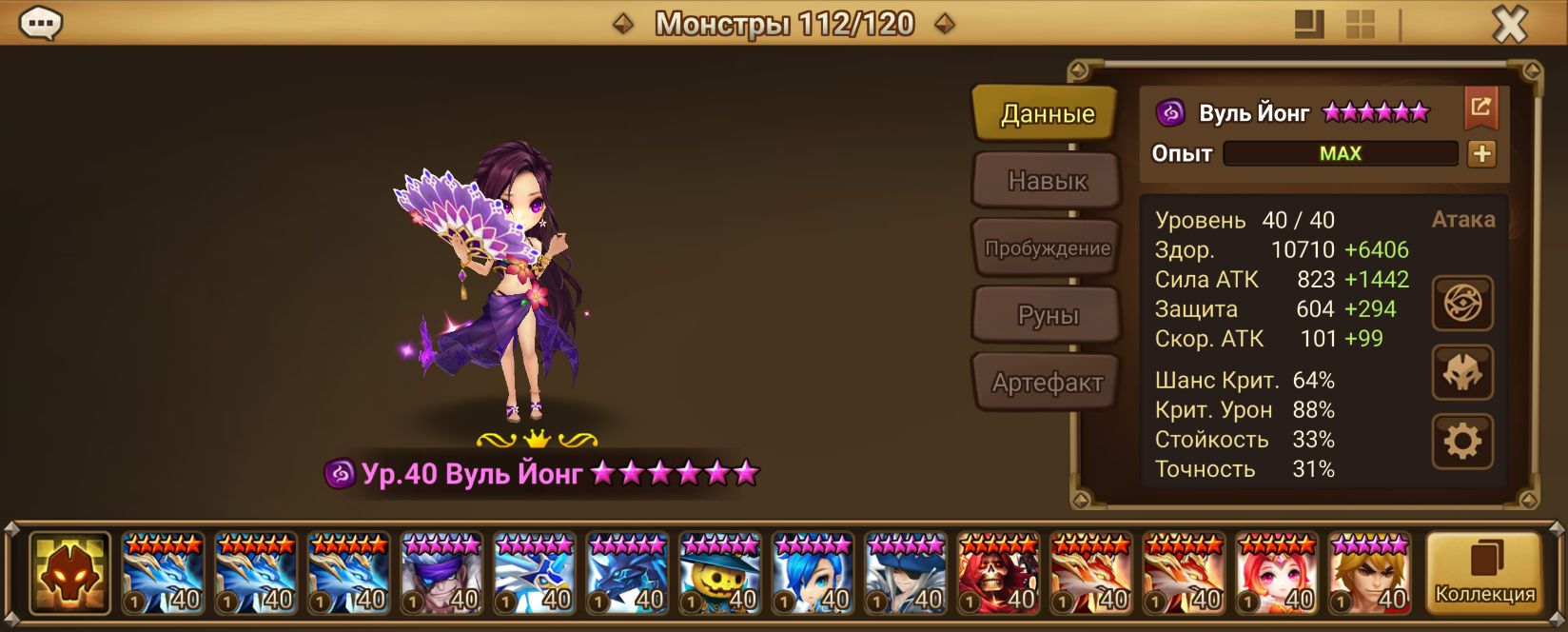Select the pumpkin-head monster thumbnail
The image size is (1568, 632).
(x=720, y=573)
